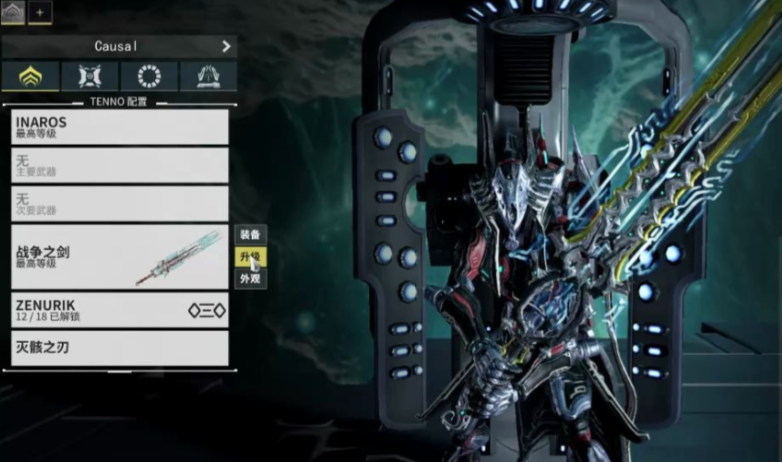The width and height of the screenshot is (782, 462).
Task: Choose the empty 次要武器 secondary weapon slot
Action: pos(119,203)
